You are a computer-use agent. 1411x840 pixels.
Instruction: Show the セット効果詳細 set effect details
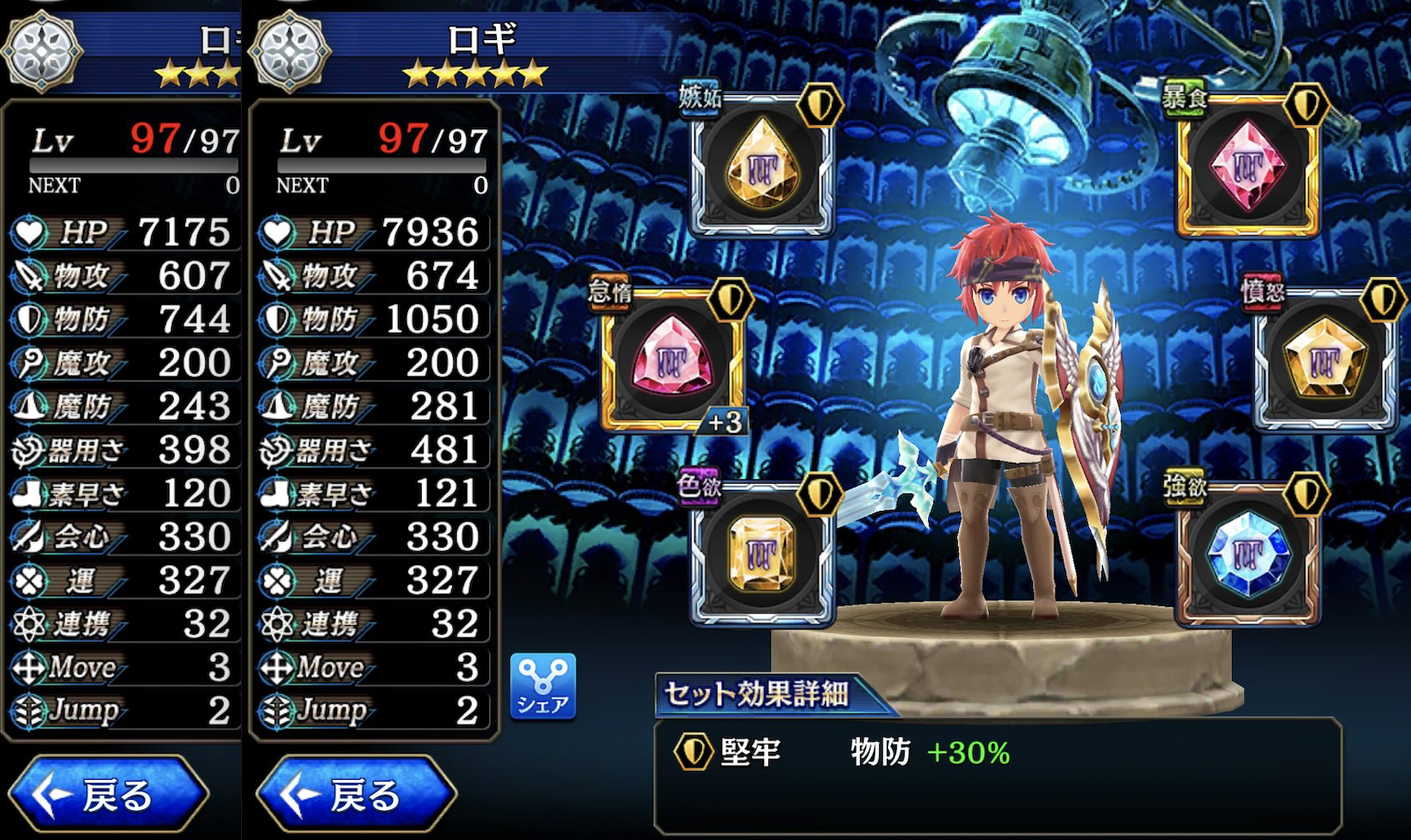(757, 694)
